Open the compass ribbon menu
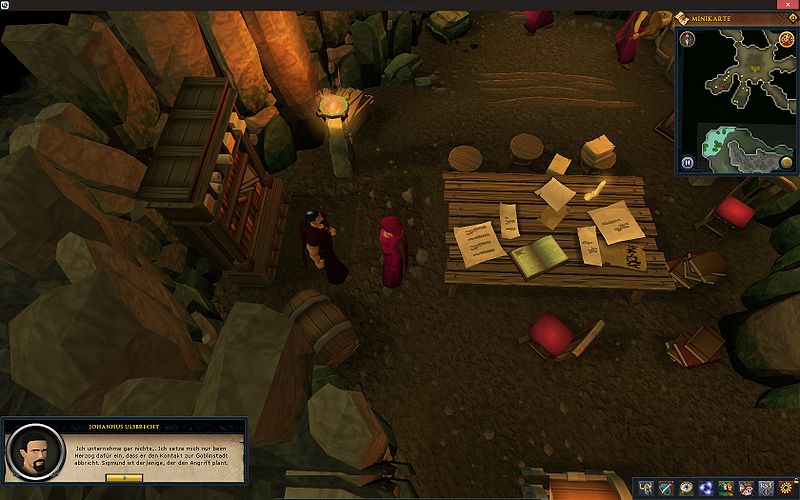 point(686,488)
